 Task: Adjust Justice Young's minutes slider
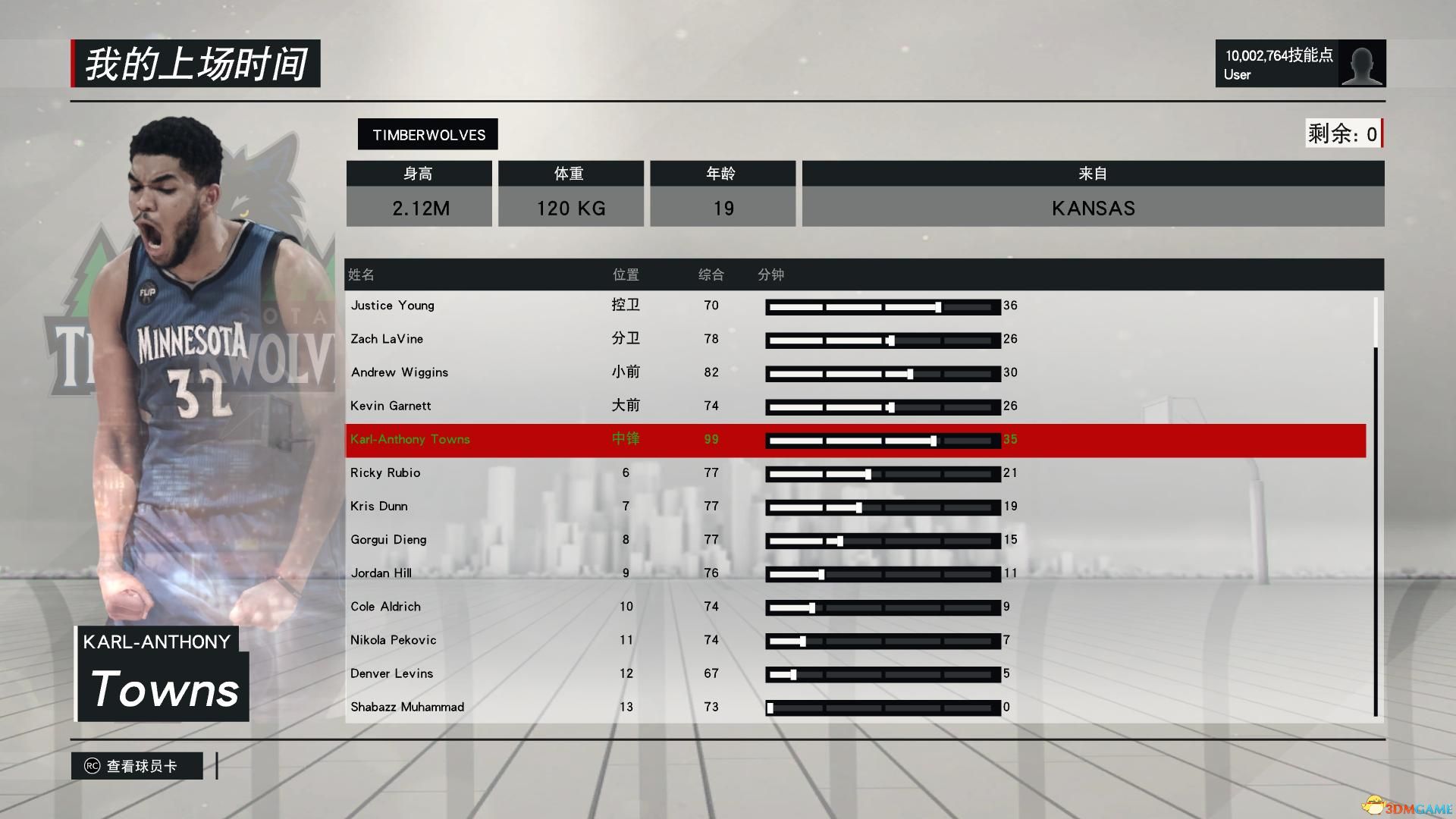point(883,307)
